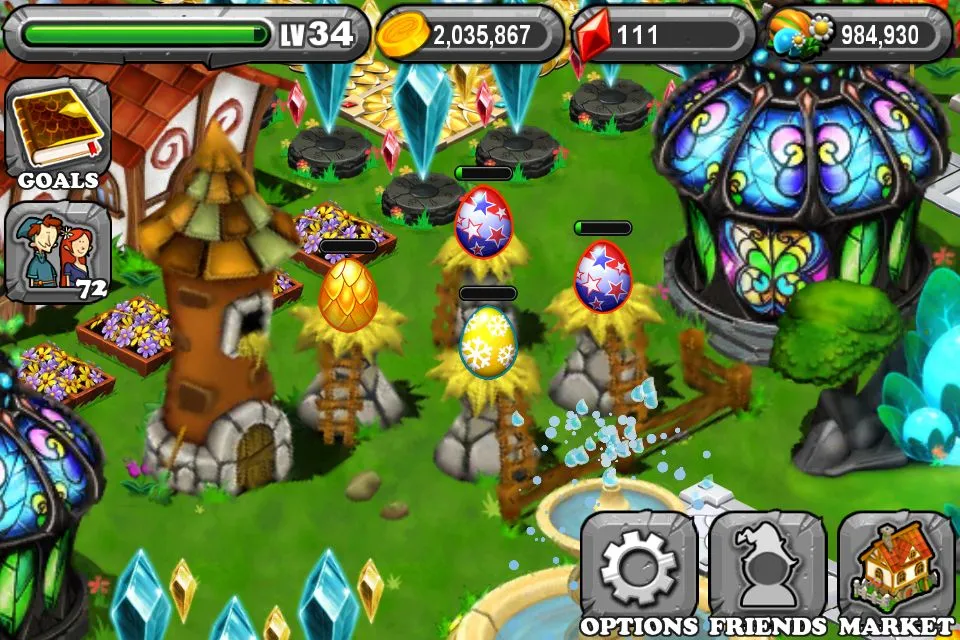Show the Friends list

coord(767,569)
